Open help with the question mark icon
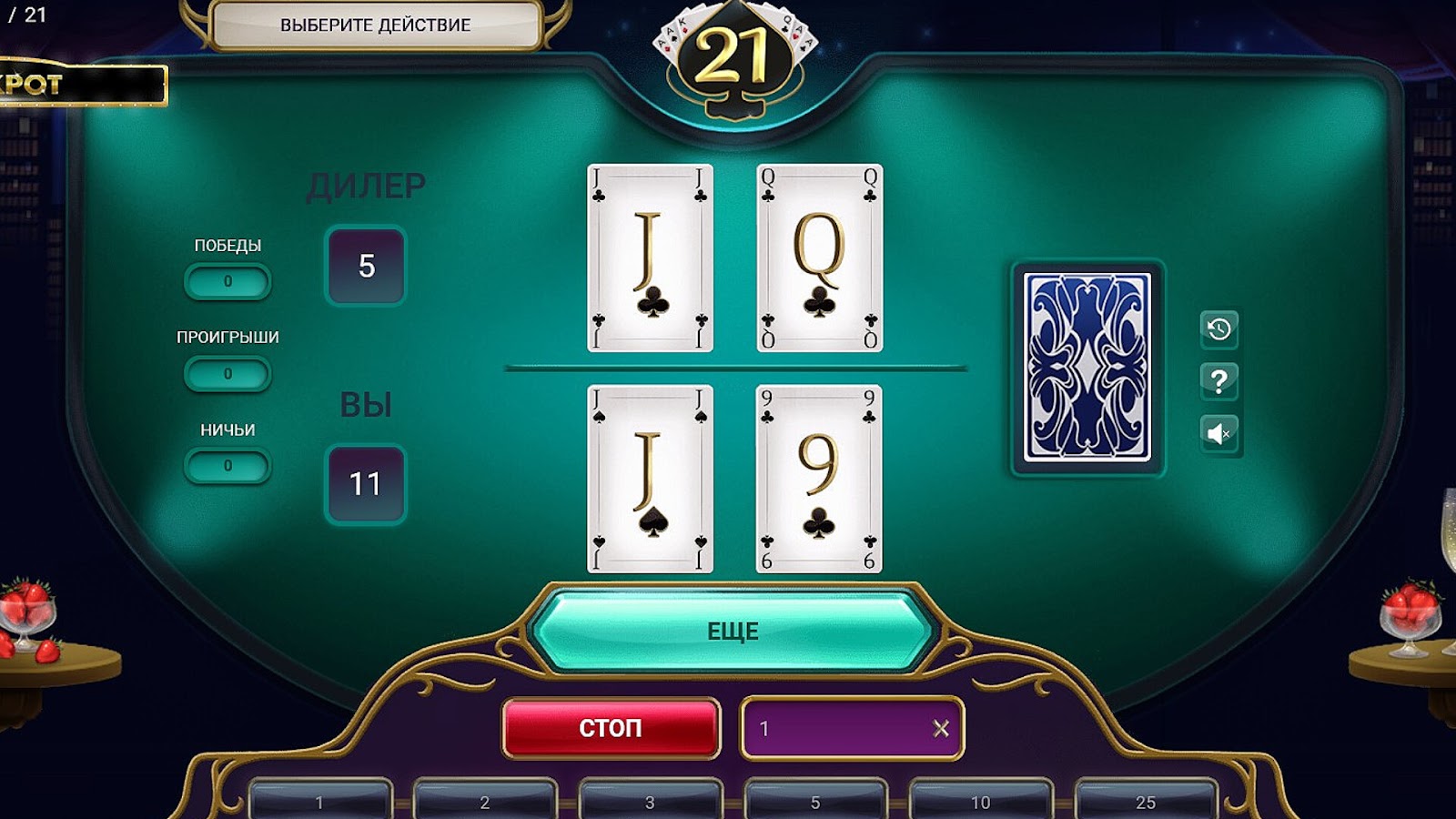The width and height of the screenshot is (1456, 819). (x=1220, y=382)
